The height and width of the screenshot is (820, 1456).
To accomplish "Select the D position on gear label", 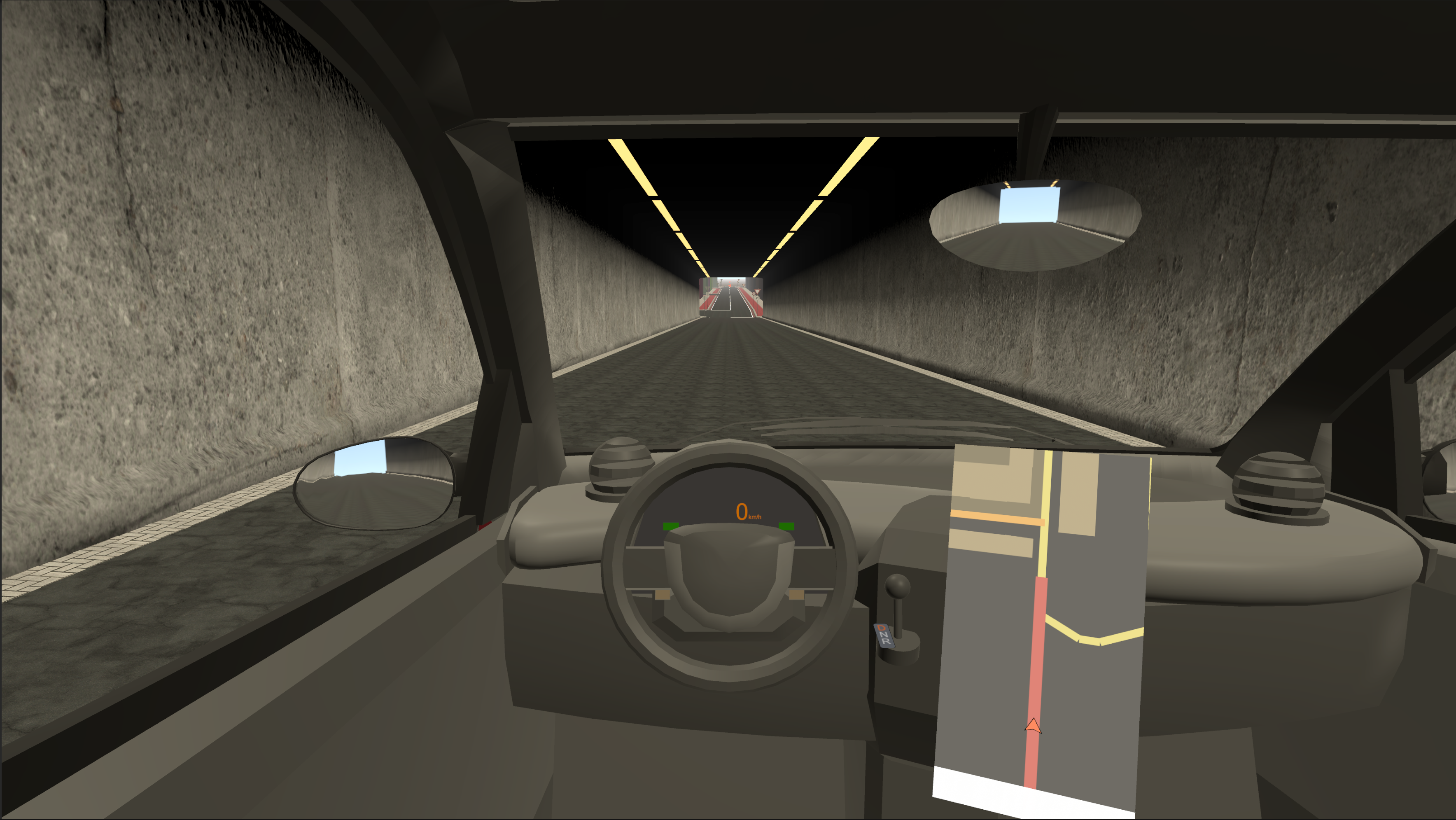I will point(882,628).
